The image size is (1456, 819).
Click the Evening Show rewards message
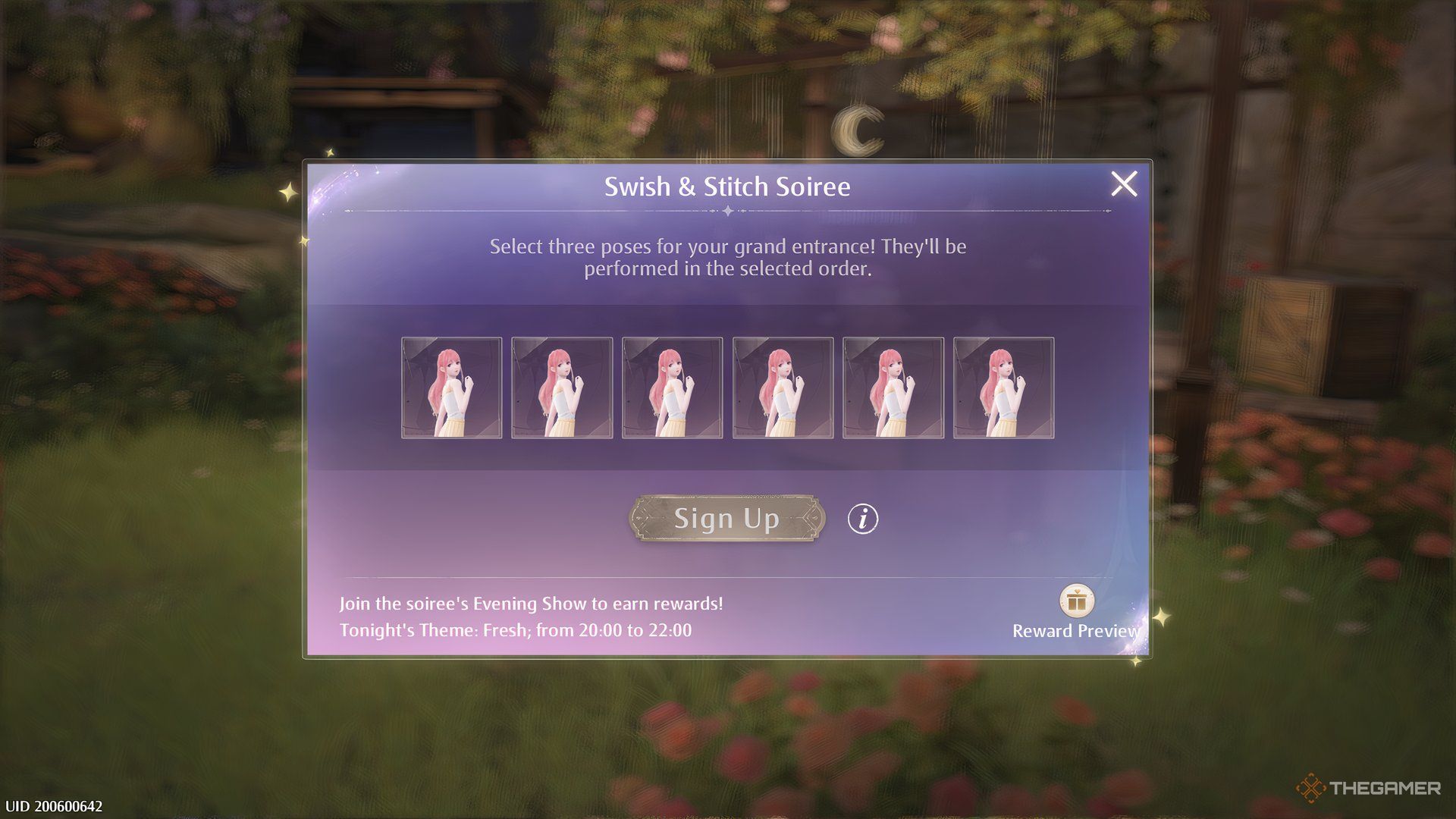[532, 604]
